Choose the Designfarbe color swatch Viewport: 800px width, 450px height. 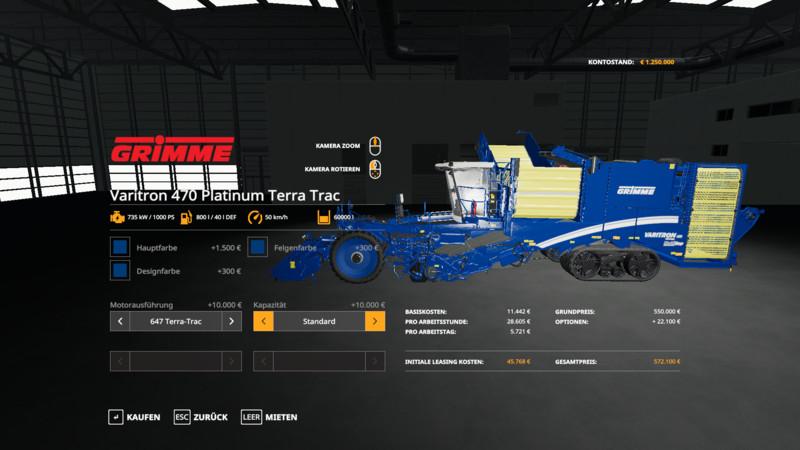point(120,270)
